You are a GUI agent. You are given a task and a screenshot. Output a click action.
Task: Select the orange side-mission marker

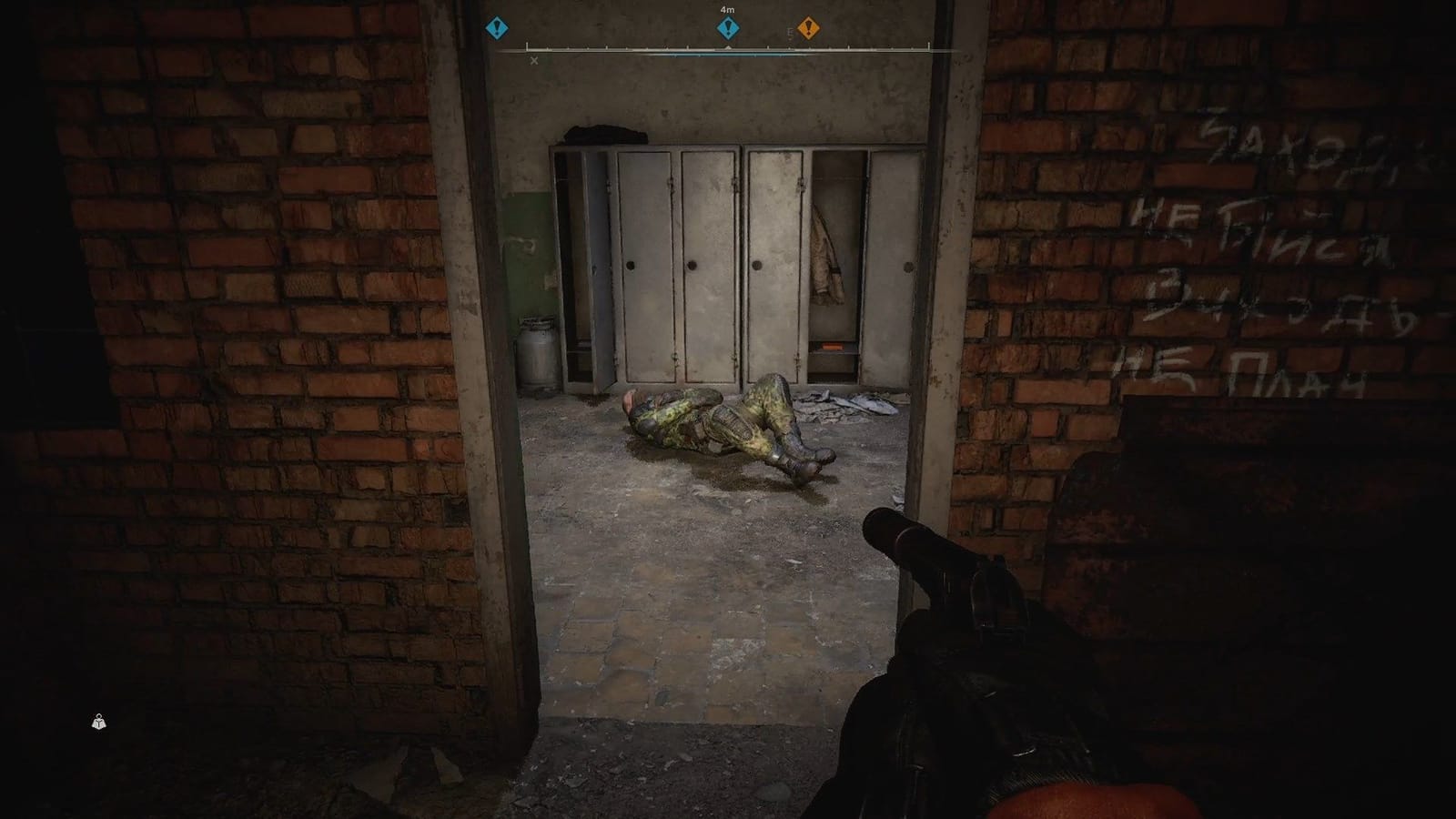[x=808, y=27]
